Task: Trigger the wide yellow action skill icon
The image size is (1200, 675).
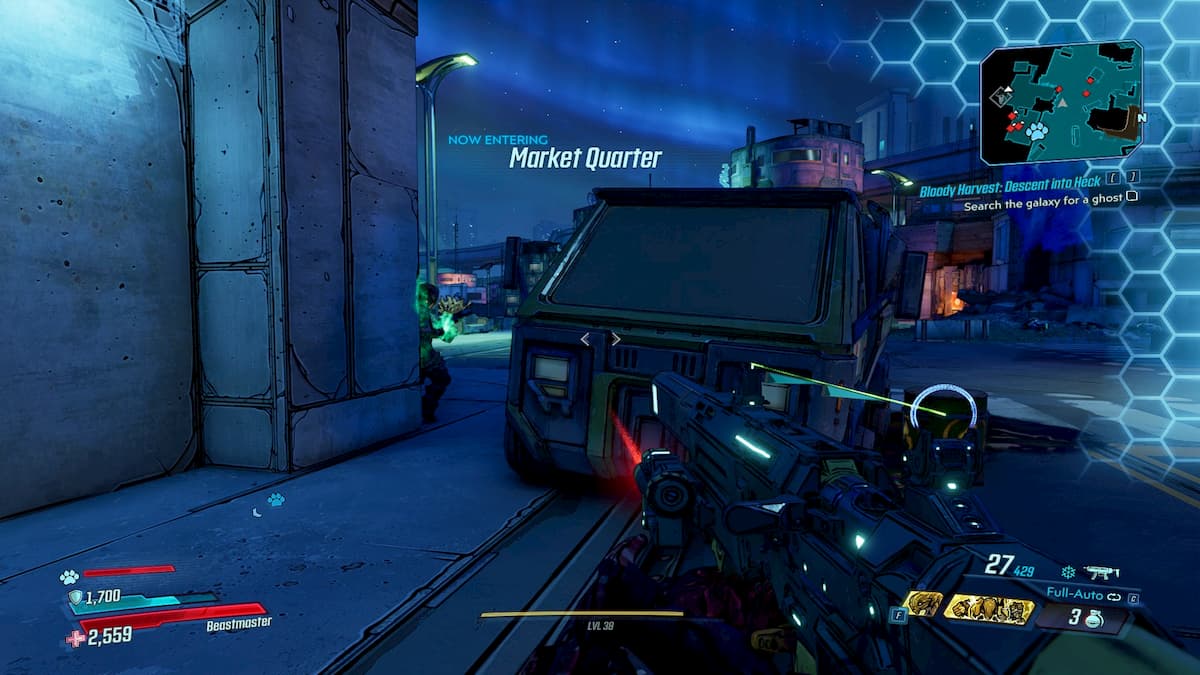Action: point(989,608)
